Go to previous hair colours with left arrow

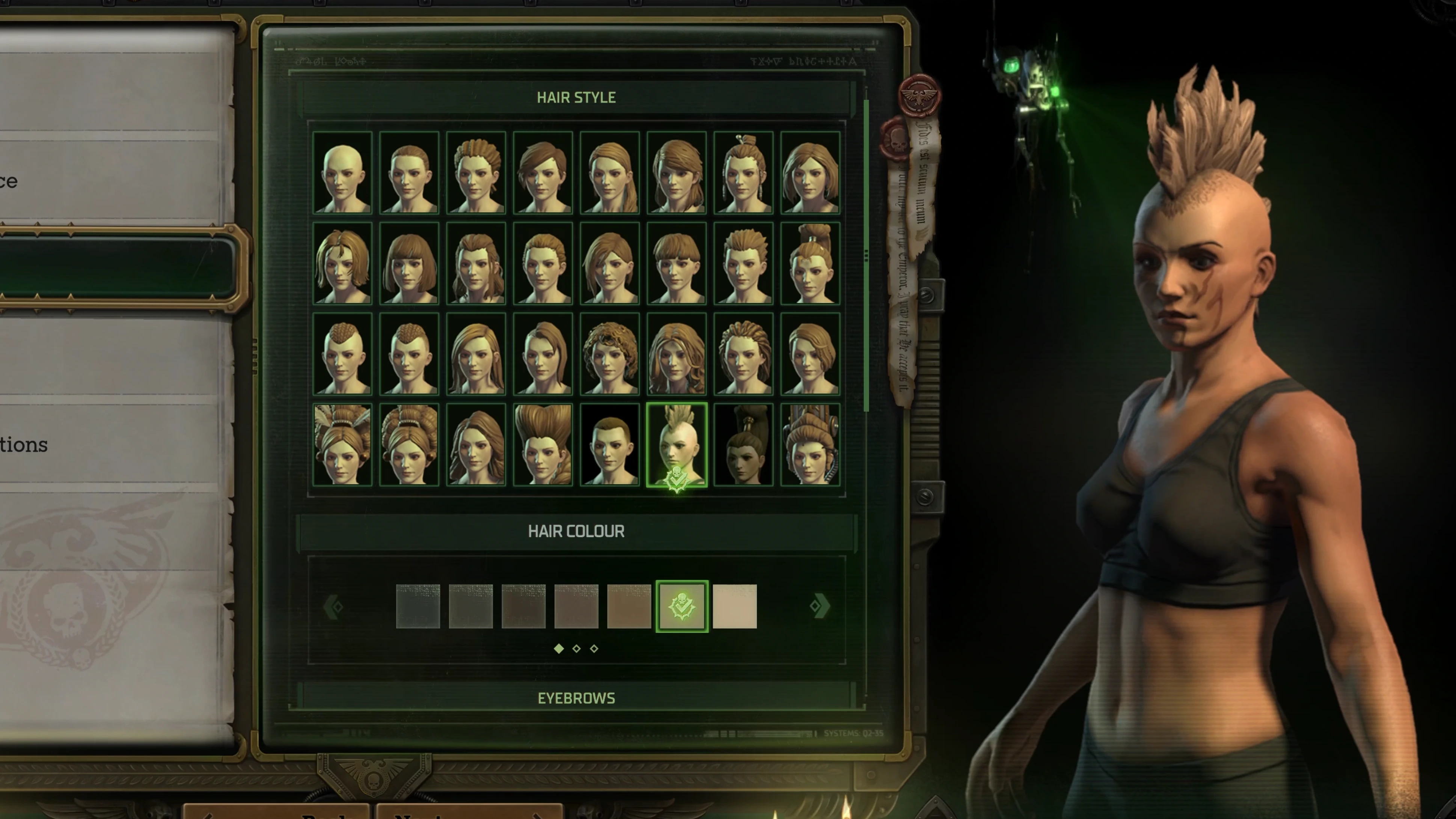(333, 606)
